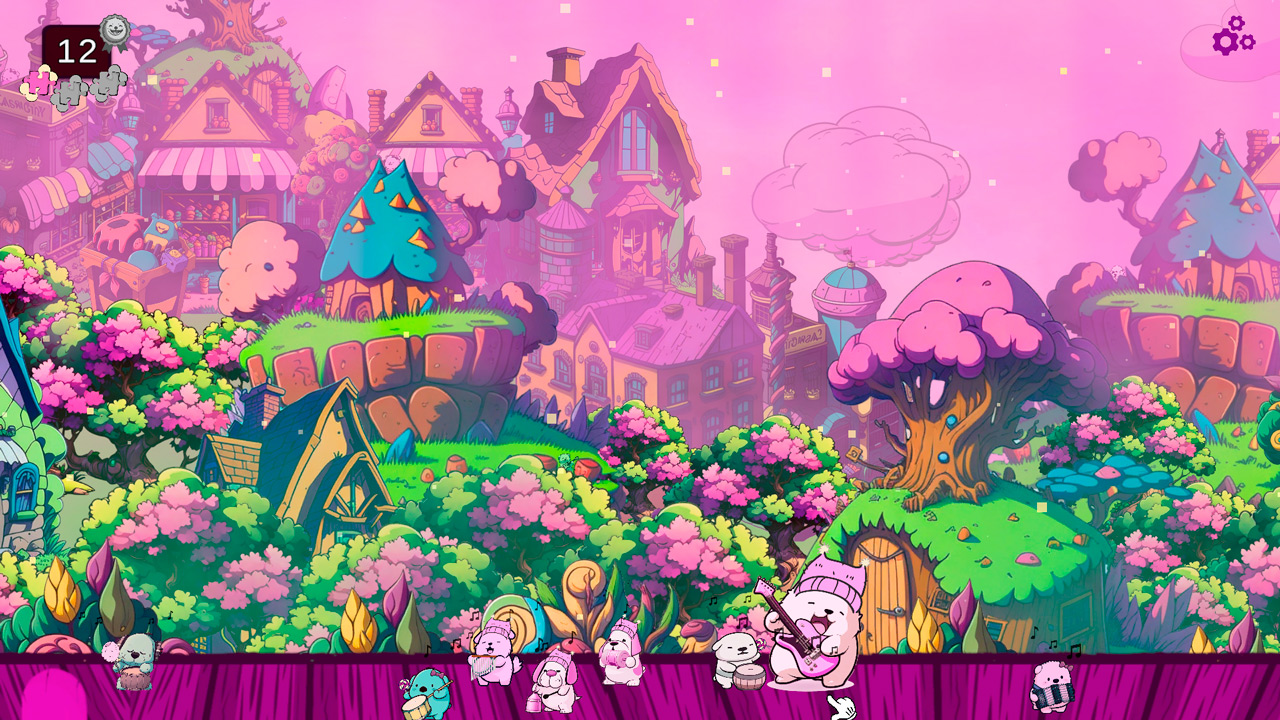Click the middle gray locked puzzle piece
Screen dimensions: 1280x720
click(69, 90)
